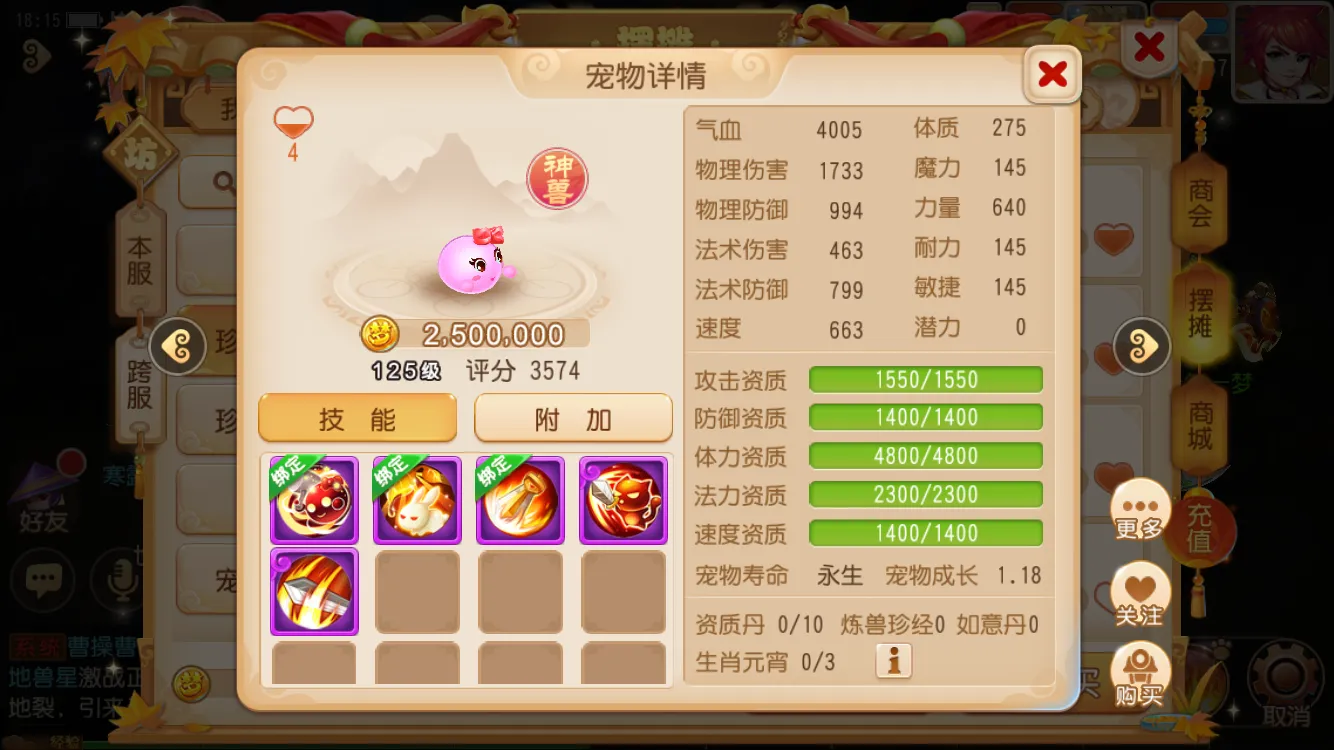Select the rabbit skill icon
1334x750 pixels.
tap(417, 499)
